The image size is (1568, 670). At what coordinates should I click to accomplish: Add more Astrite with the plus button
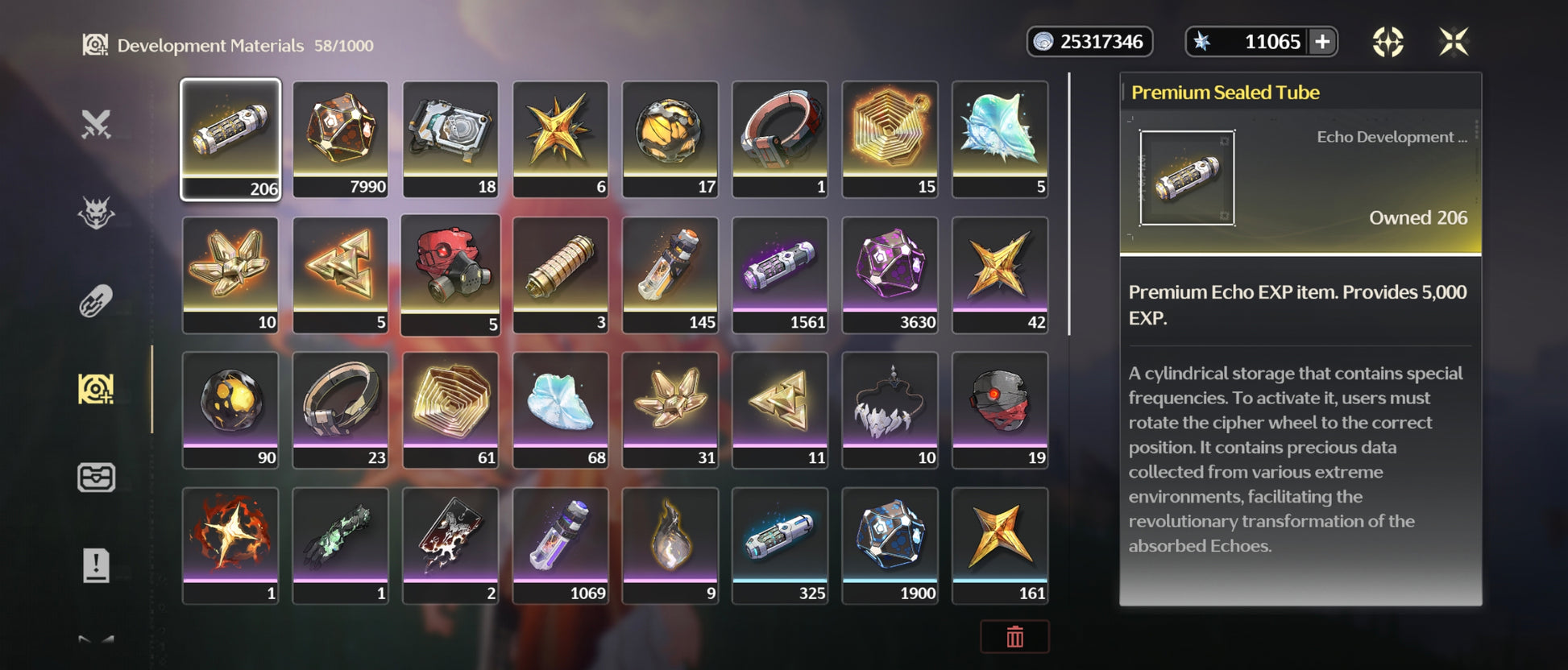pos(1322,42)
